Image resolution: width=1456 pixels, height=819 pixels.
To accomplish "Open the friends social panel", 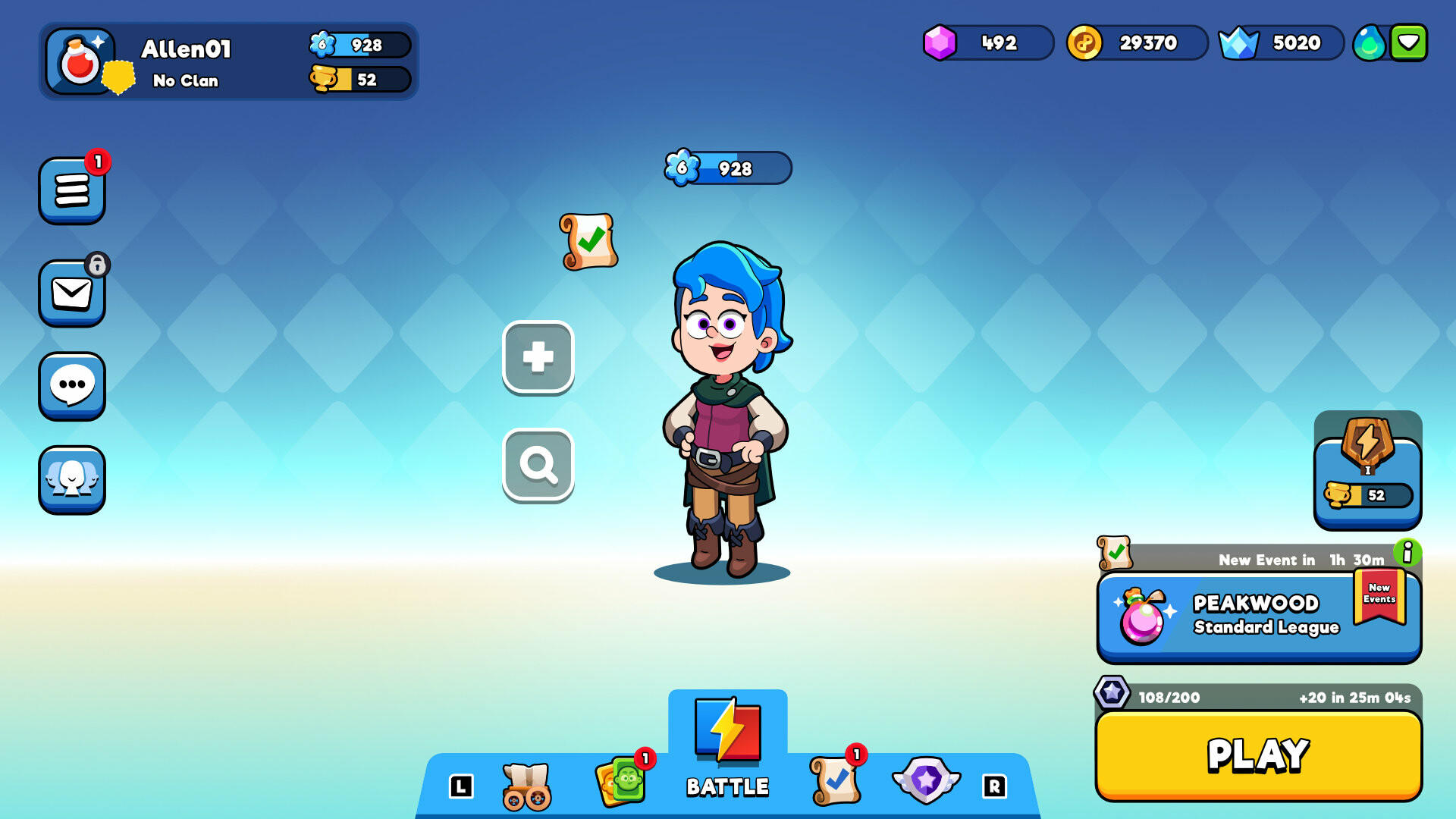I will 71,482.
